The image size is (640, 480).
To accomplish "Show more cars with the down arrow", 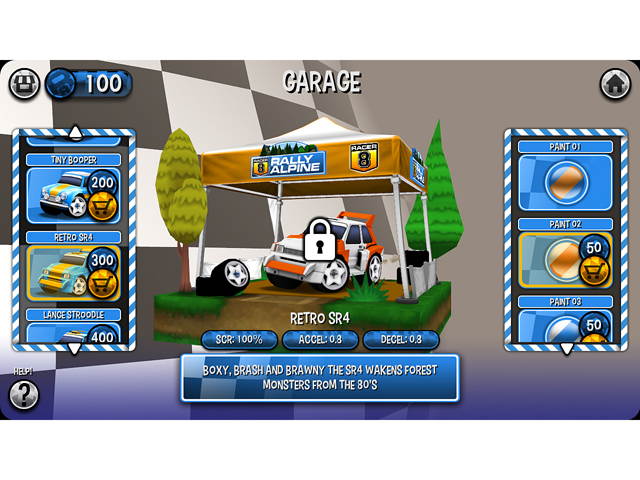I will pos(74,349).
